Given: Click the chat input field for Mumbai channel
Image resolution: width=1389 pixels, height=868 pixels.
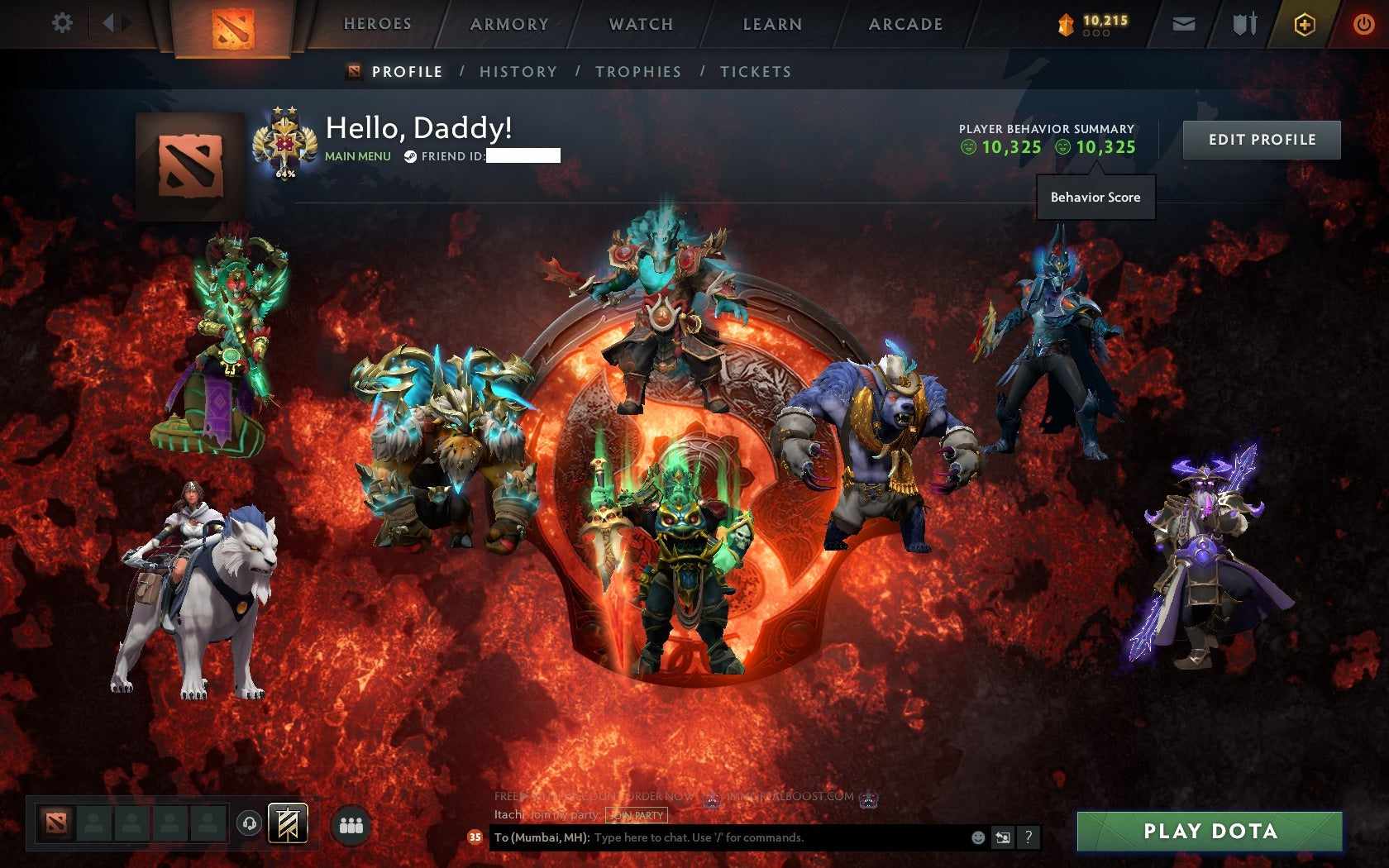Looking at the screenshot, I should coord(728,837).
